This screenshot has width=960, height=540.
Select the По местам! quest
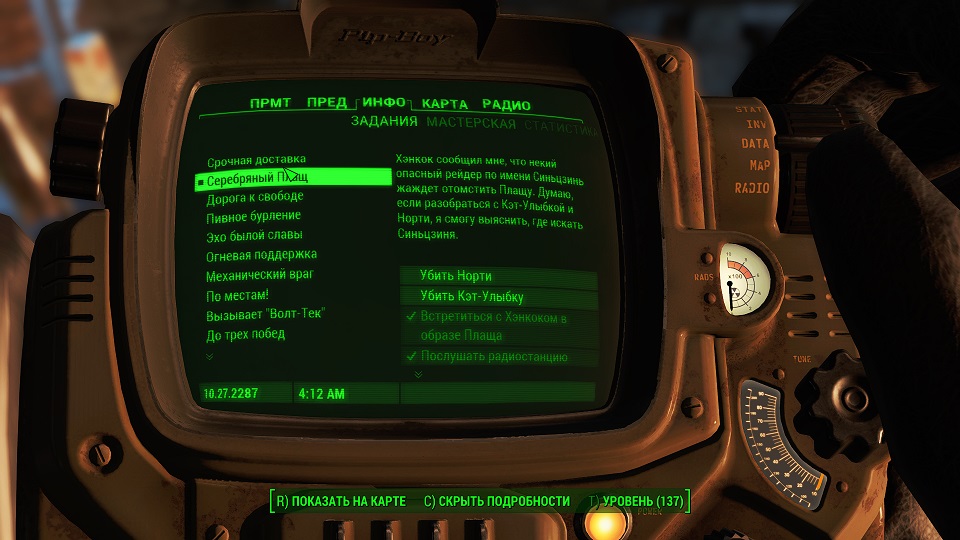[237, 295]
